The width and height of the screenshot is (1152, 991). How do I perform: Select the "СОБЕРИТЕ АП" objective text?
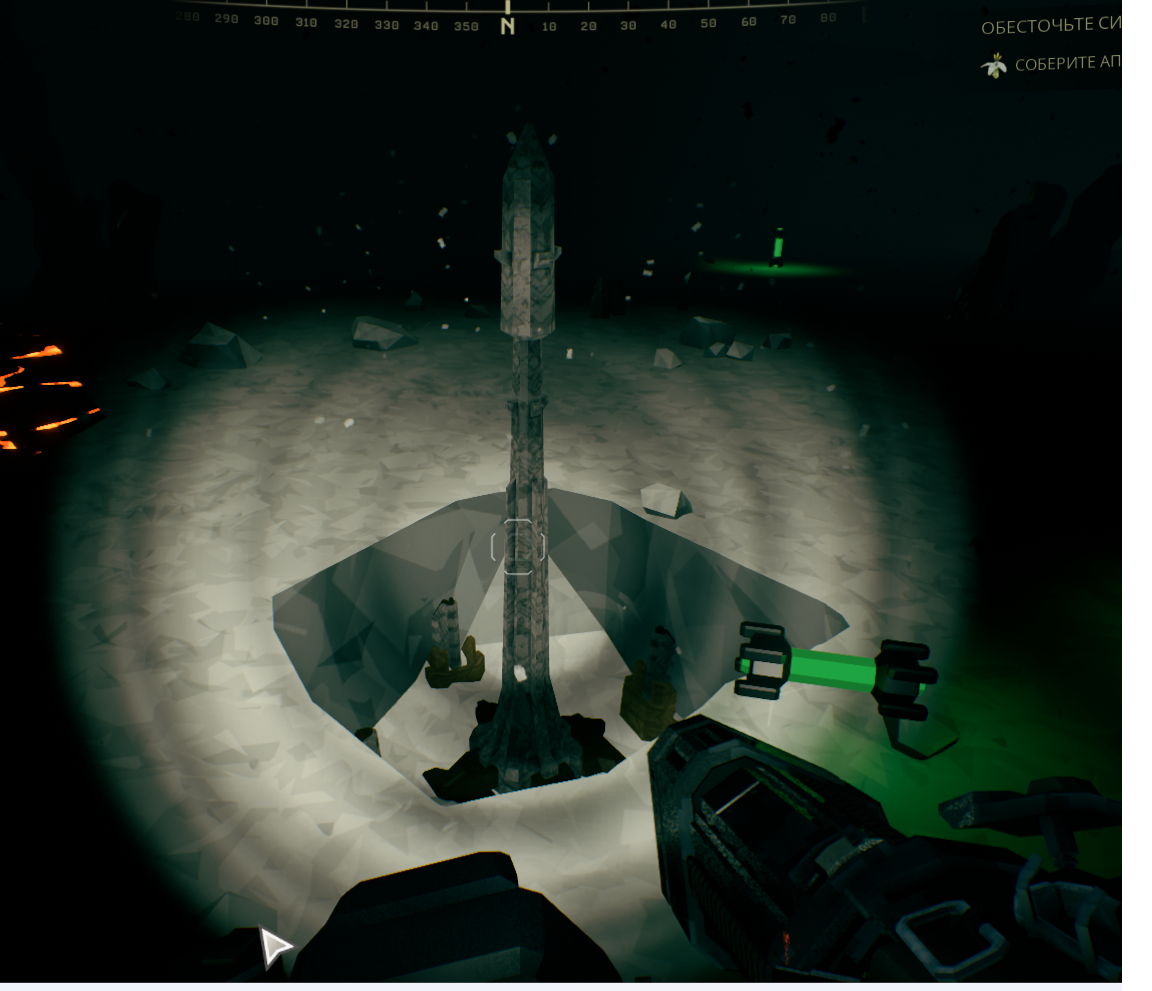(1067, 65)
